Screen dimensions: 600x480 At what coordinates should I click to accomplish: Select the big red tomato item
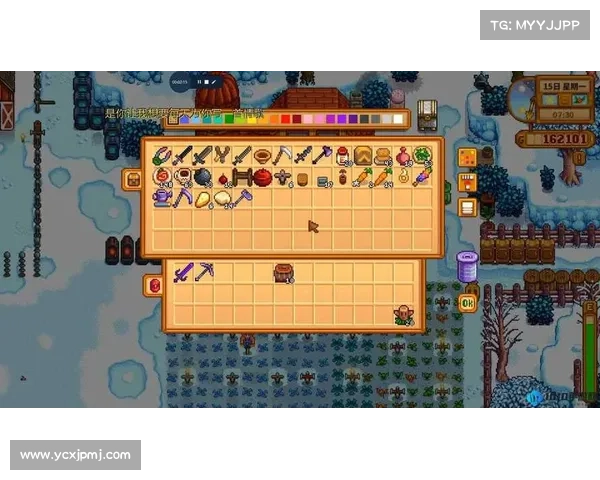point(262,177)
